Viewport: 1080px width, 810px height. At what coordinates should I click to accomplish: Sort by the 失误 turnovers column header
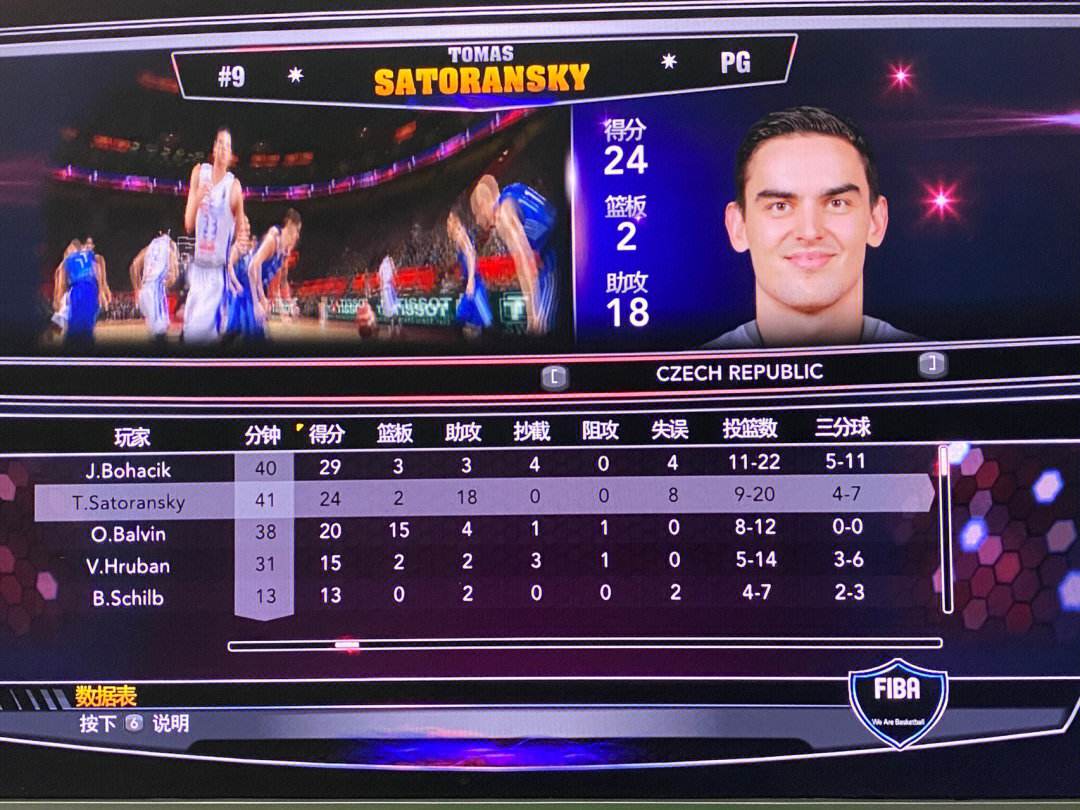coord(670,430)
